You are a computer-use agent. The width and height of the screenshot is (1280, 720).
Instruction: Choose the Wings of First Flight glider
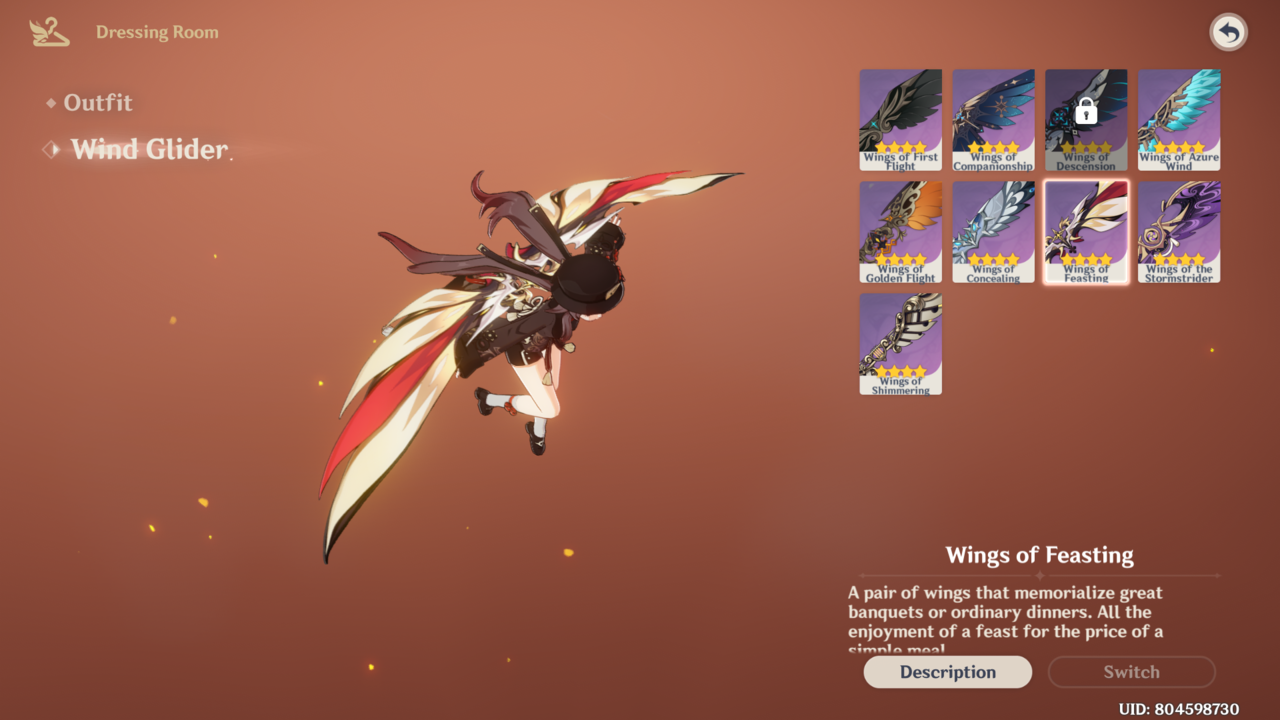pos(900,119)
